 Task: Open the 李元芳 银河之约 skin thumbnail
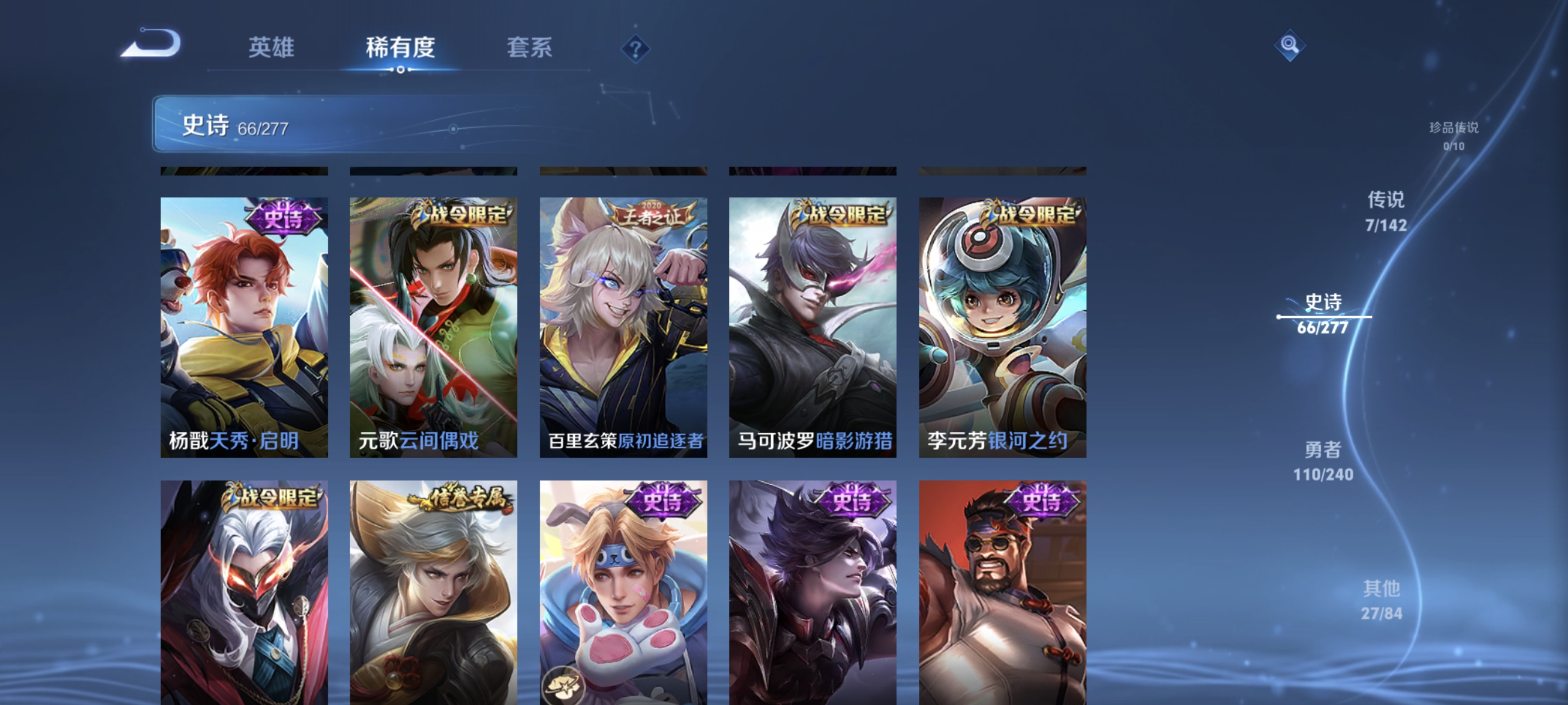tap(1004, 329)
